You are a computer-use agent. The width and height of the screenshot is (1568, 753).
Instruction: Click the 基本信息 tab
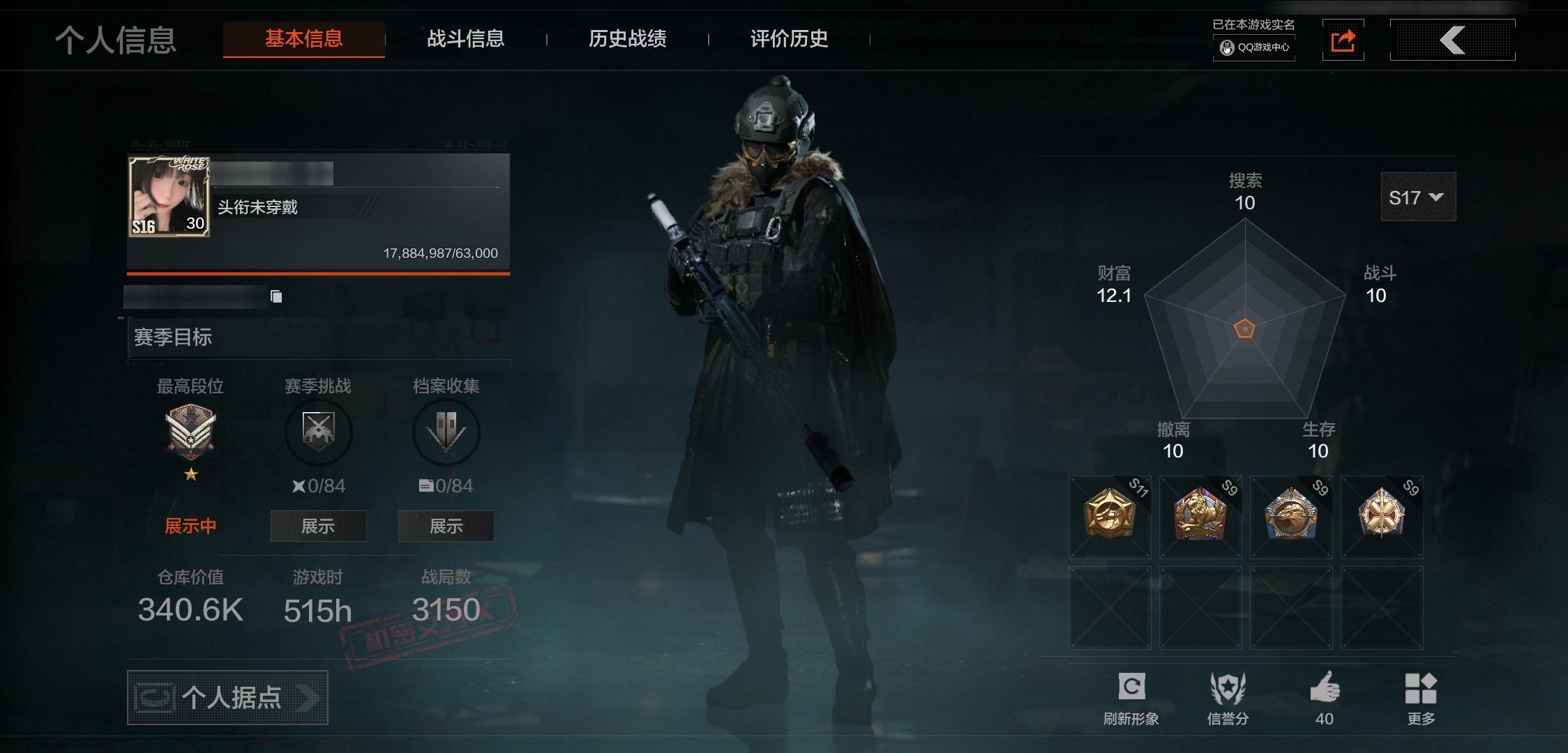click(x=303, y=39)
